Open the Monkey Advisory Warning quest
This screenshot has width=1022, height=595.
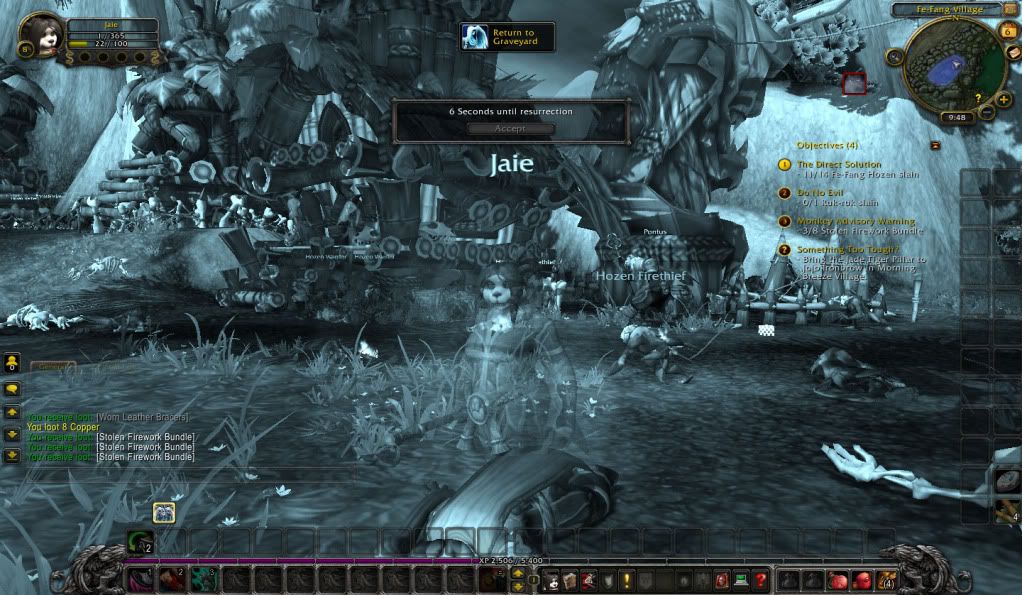pyautogui.click(x=855, y=221)
